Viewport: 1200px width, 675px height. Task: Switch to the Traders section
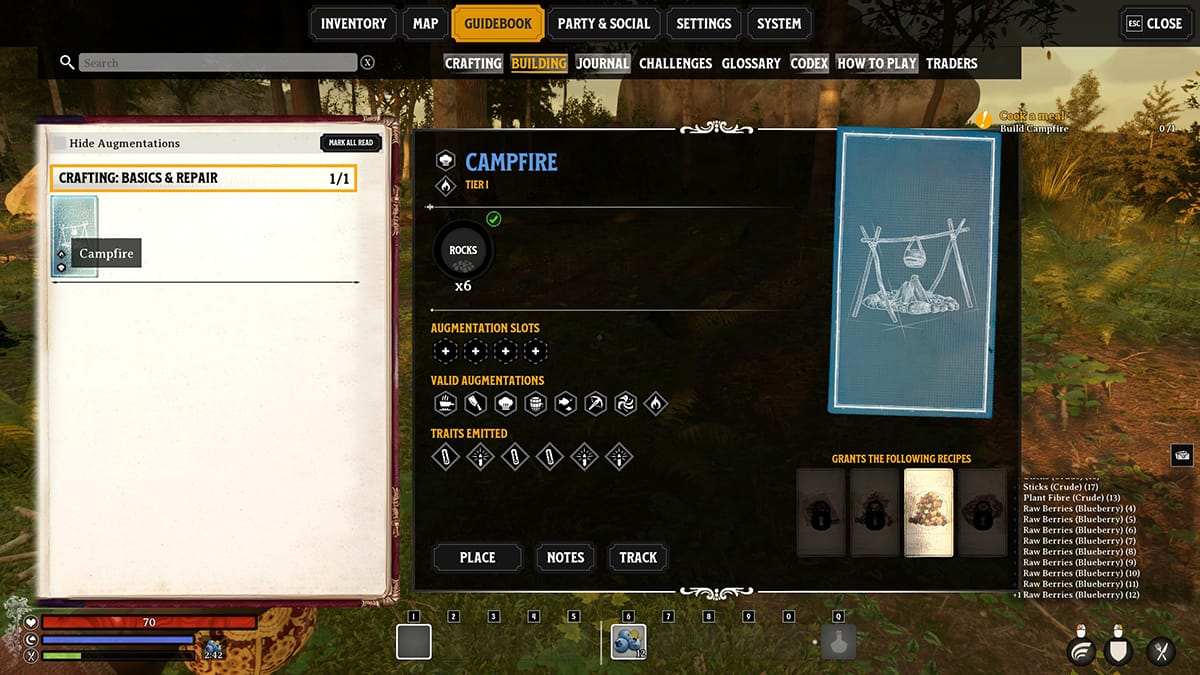point(951,63)
